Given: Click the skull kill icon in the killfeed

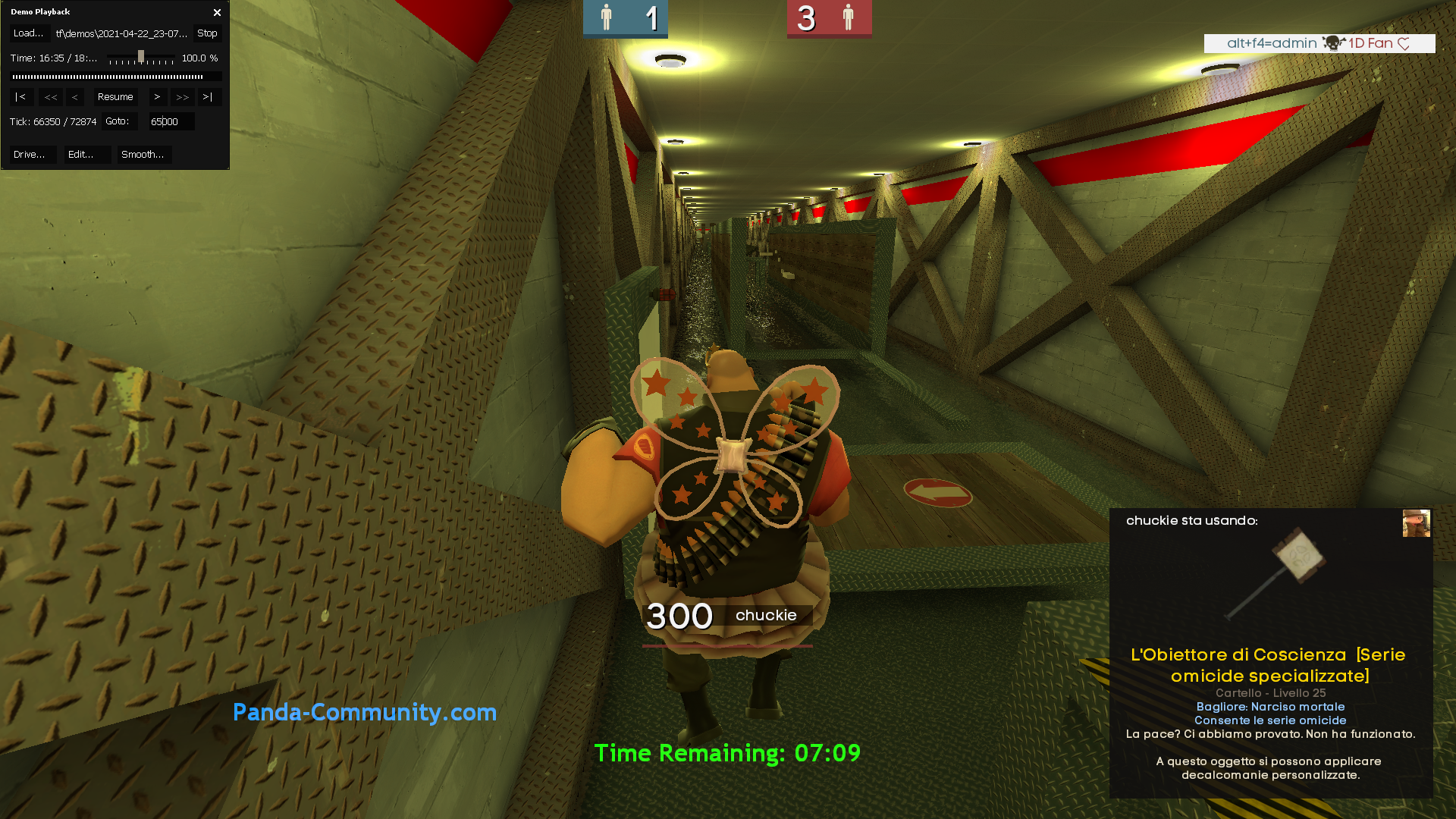Looking at the screenshot, I should 1332,43.
